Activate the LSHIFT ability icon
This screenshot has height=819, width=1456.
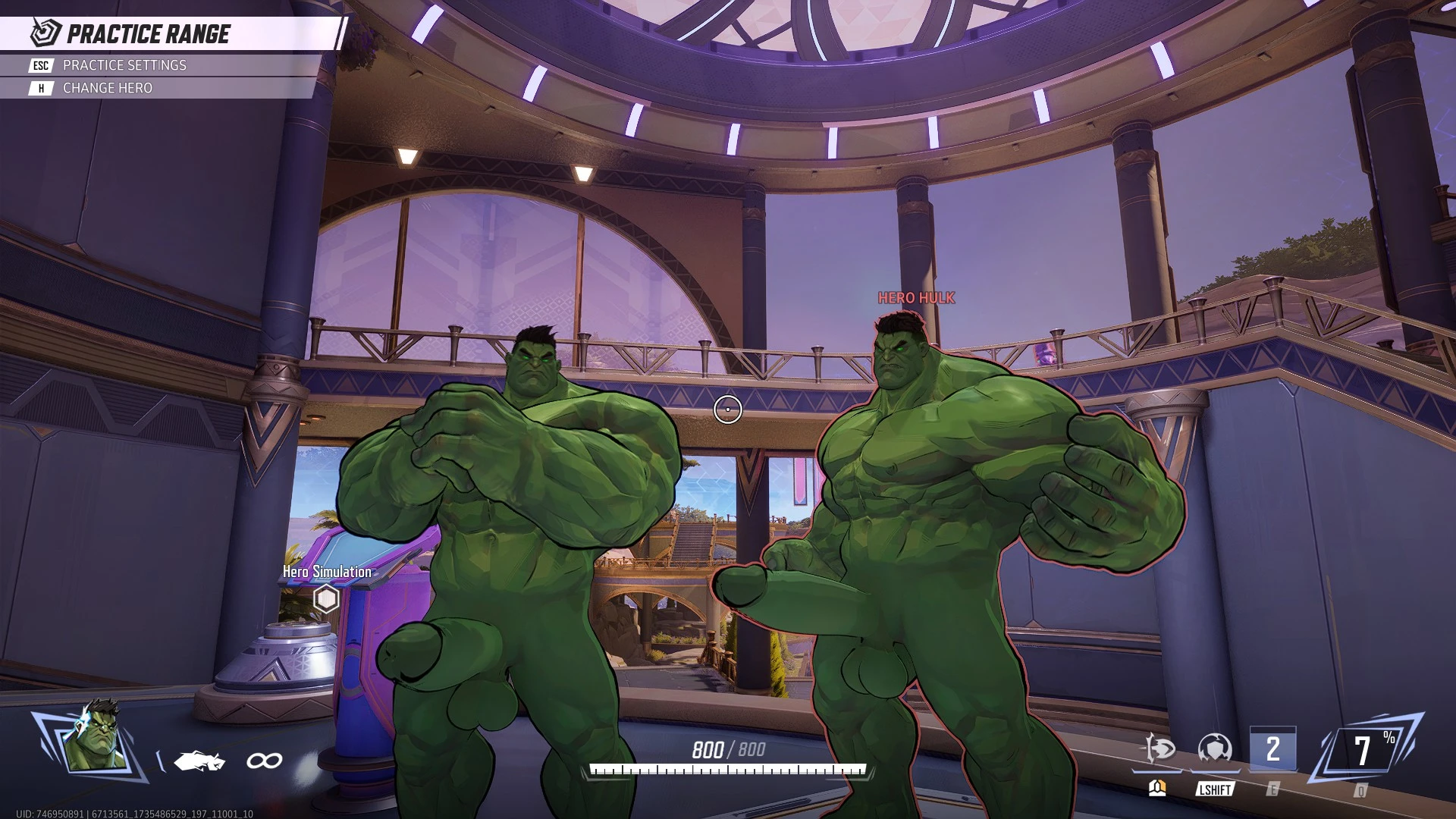pyautogui.click(x=1214, y=749)
